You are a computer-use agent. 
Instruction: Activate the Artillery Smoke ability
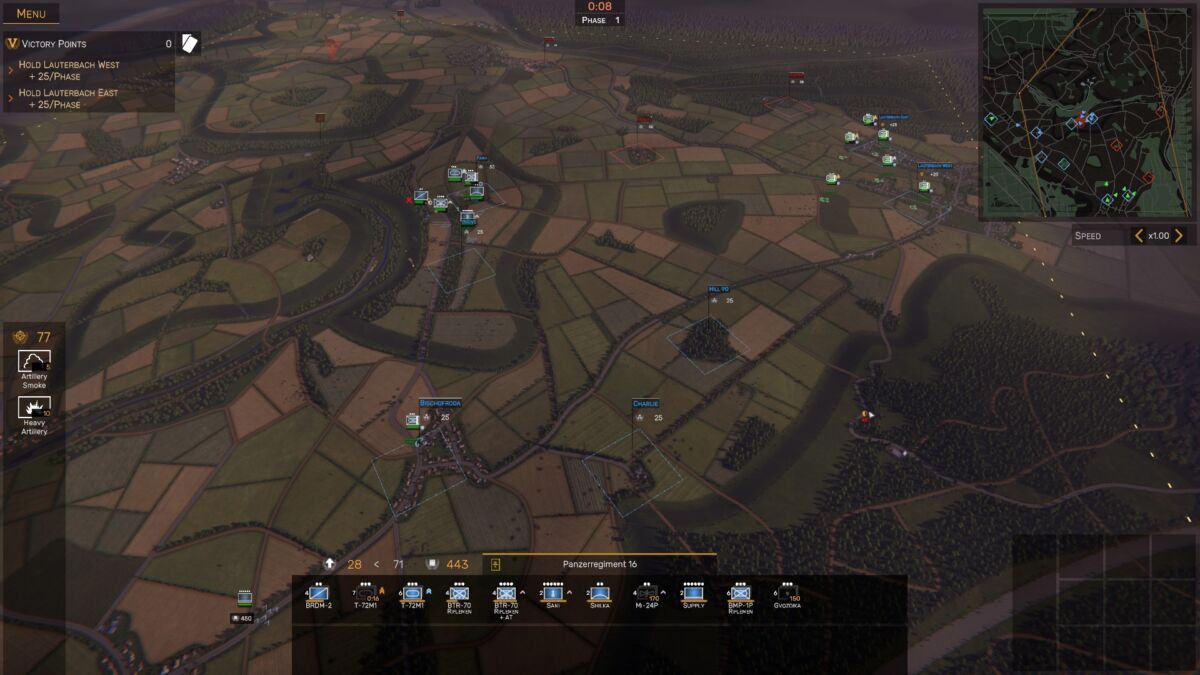[x=35, y=366]
